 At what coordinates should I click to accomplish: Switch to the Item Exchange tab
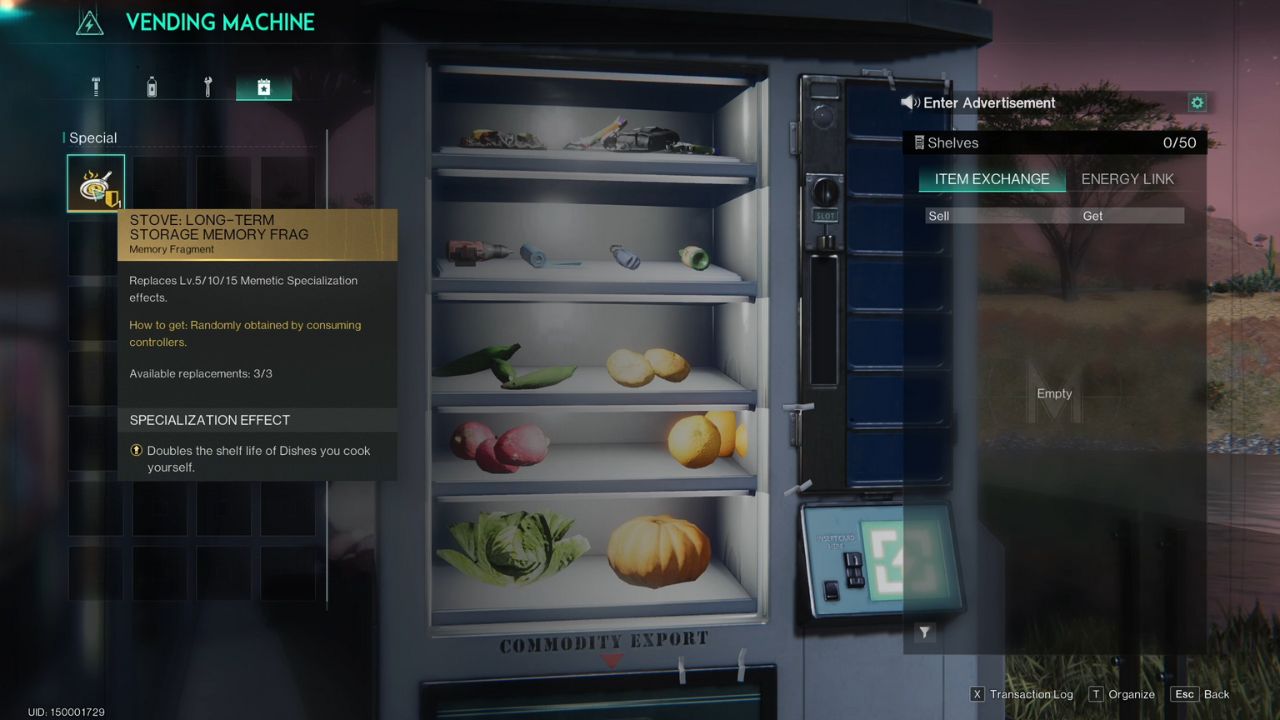991,180
